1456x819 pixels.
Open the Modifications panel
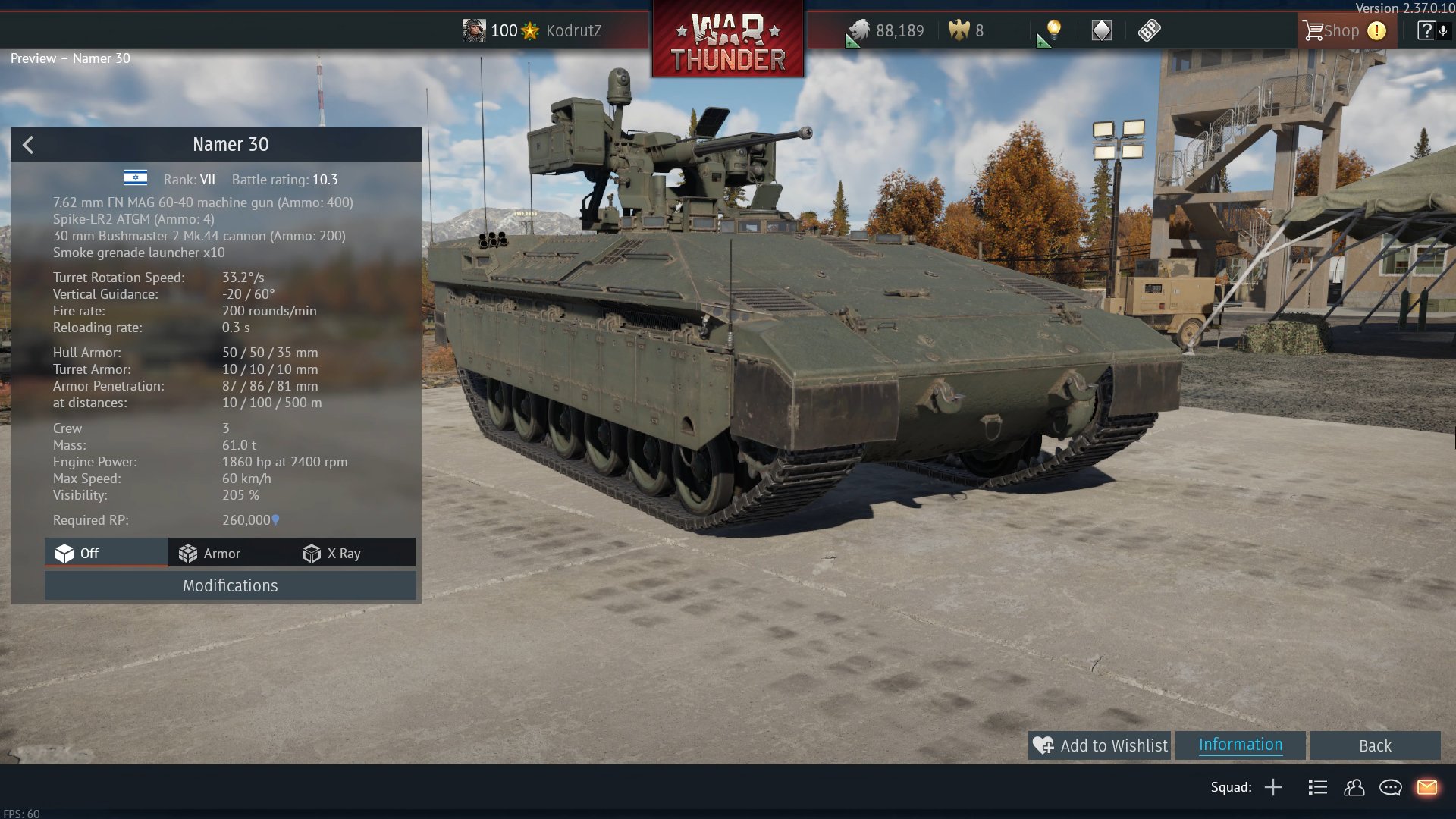coord(230,585)
